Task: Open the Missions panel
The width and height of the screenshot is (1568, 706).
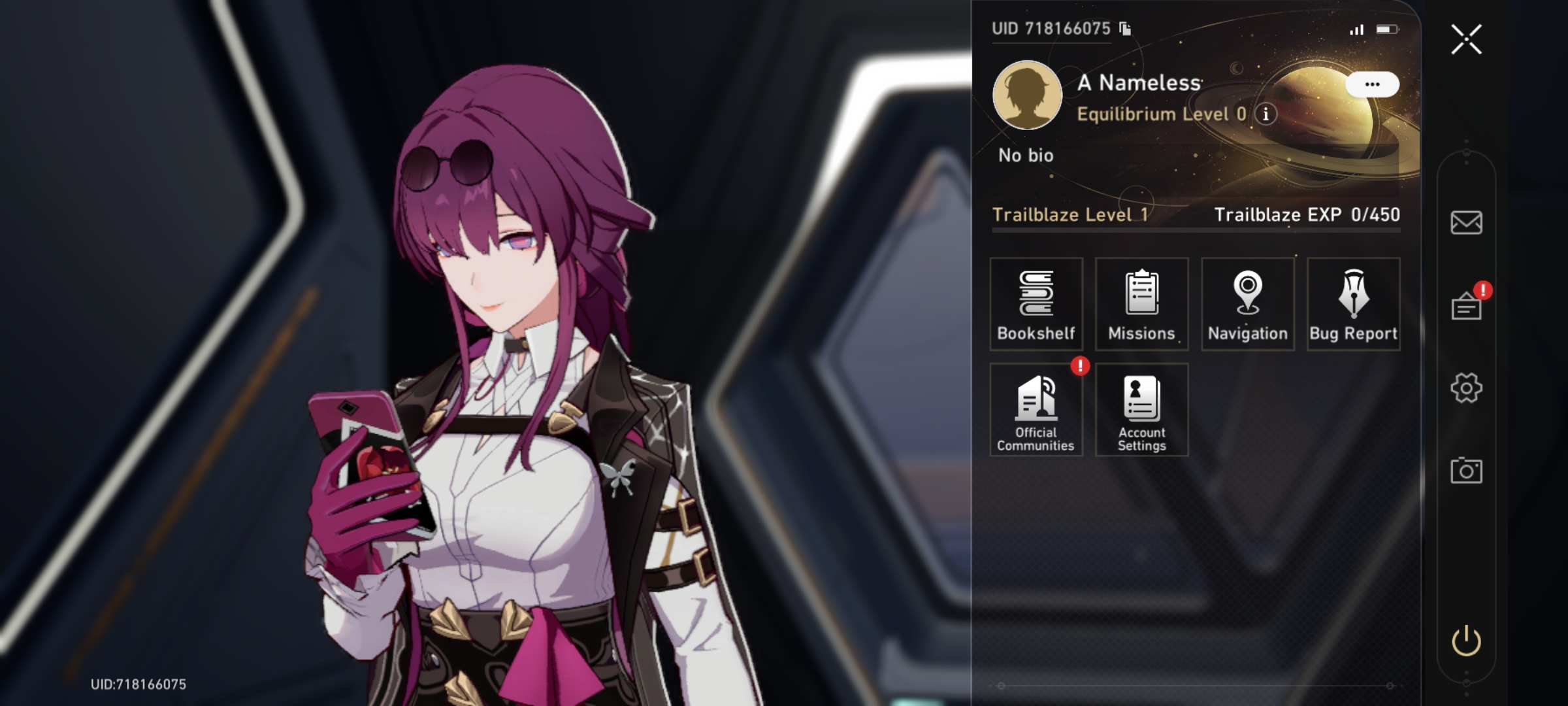Action: point(1141,304)
